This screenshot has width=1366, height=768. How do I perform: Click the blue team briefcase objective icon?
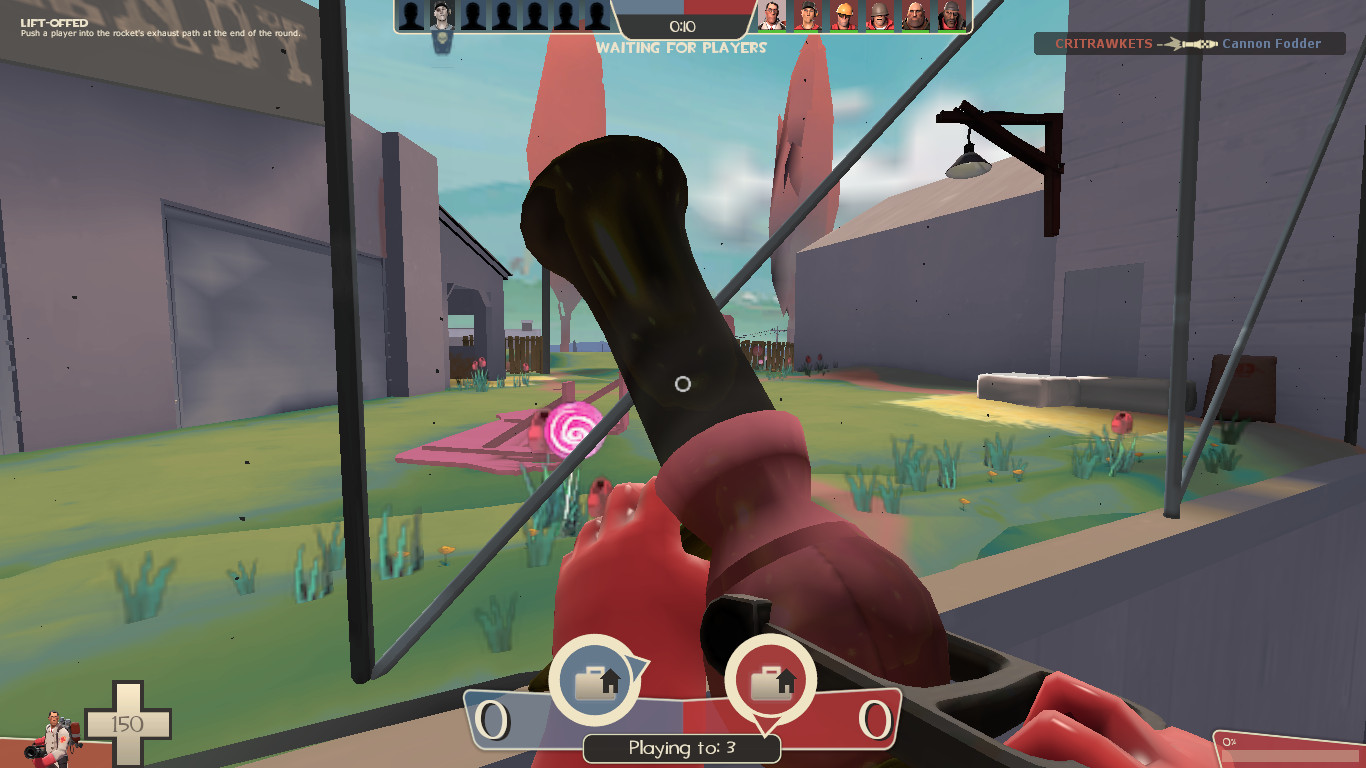click(597, 681)
